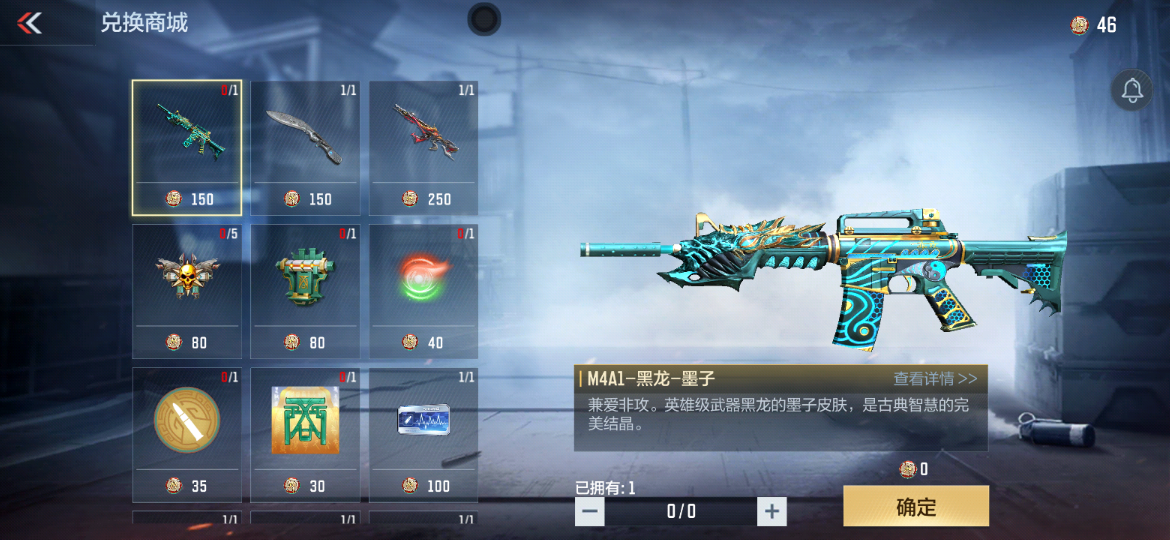Screen dimensions: 1170x540
Task: Go back using the double-arrow button
Action: click(x=30, y=23)
